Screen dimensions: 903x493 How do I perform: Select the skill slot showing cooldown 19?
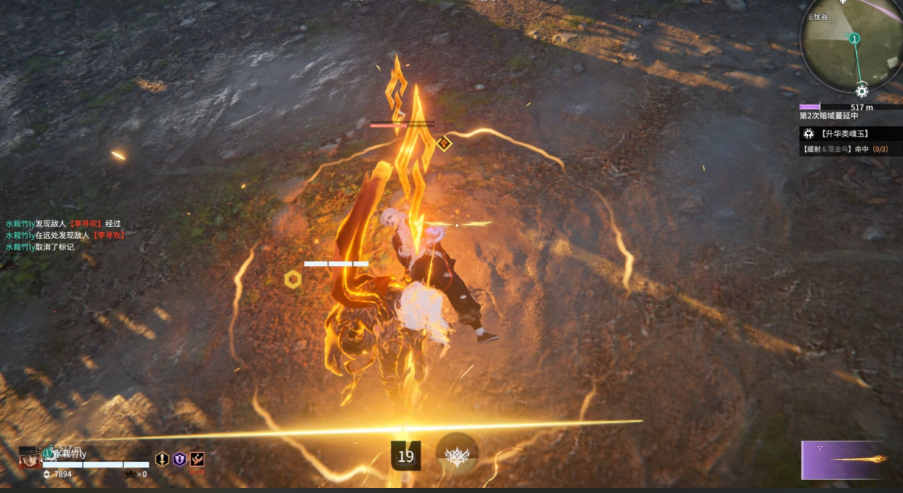[405, 456]
